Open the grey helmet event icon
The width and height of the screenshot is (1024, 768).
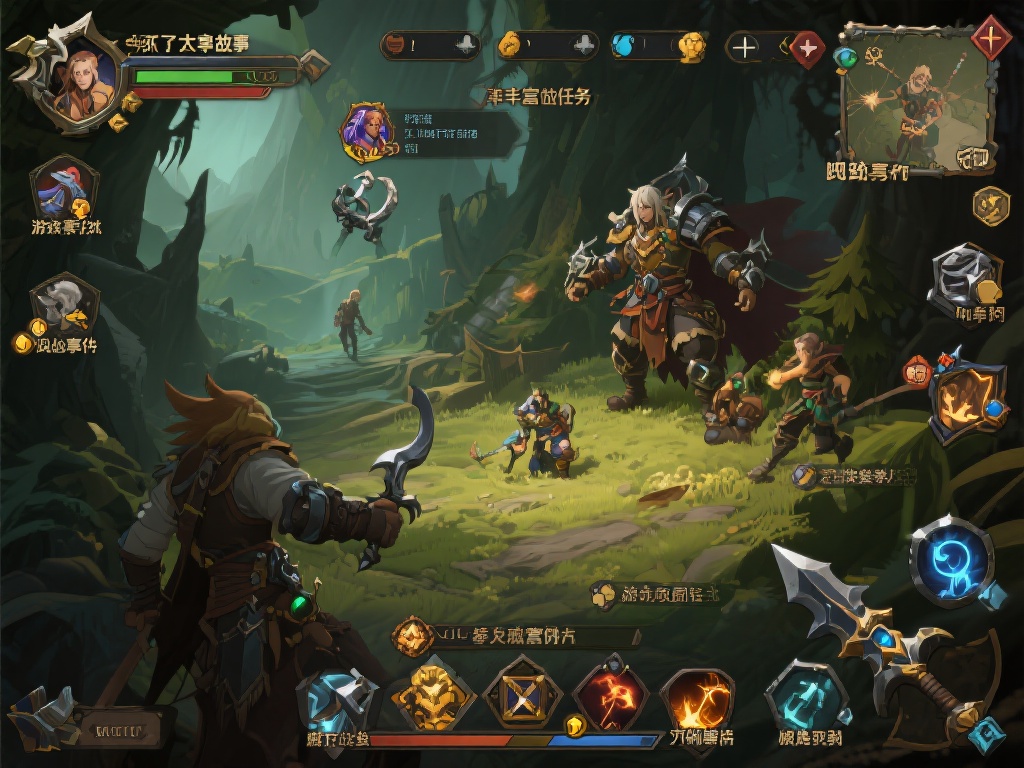(x=64, y=304)
